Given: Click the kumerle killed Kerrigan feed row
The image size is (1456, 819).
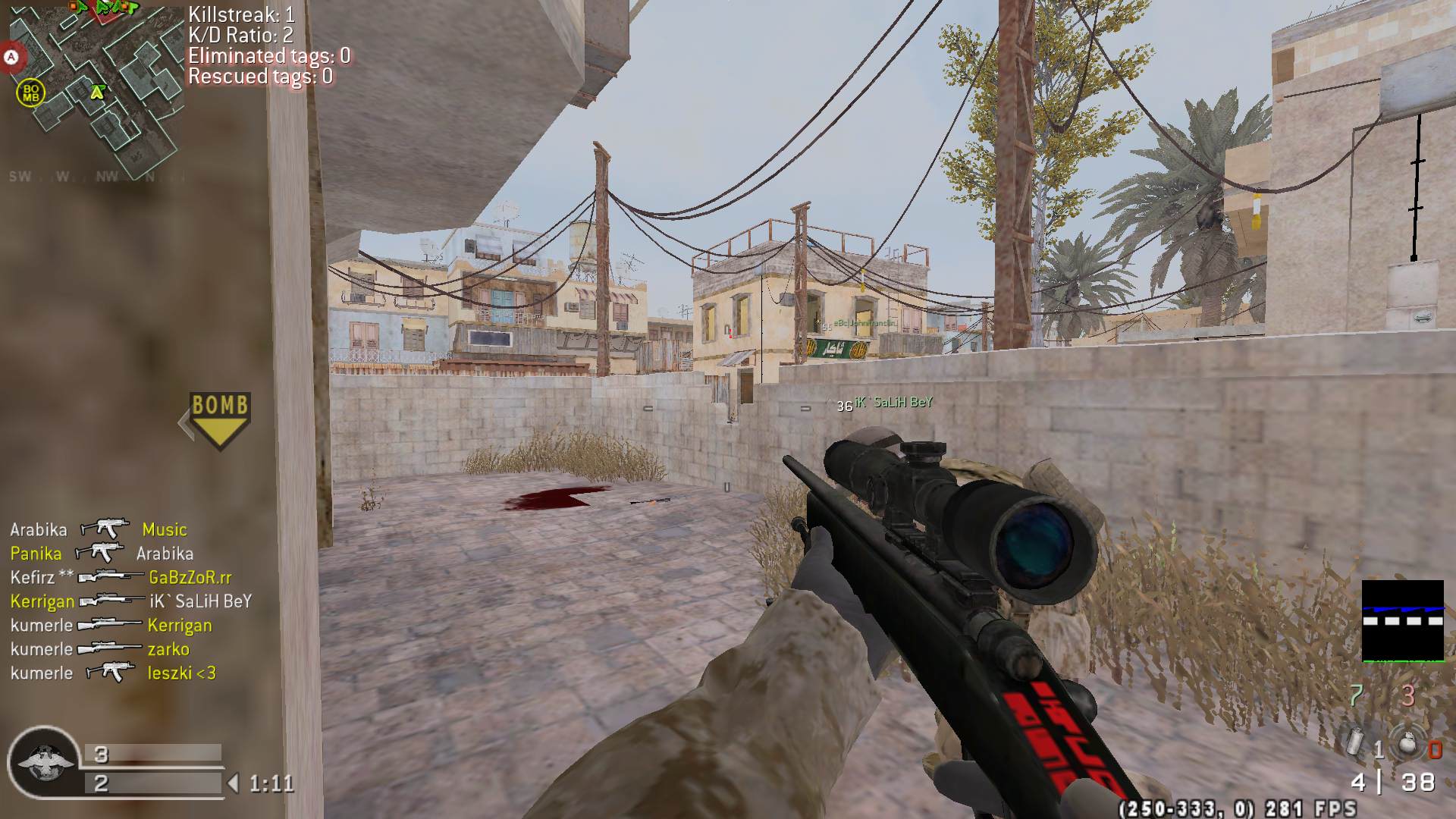Looking at the screenshot, I should [111, 626].
